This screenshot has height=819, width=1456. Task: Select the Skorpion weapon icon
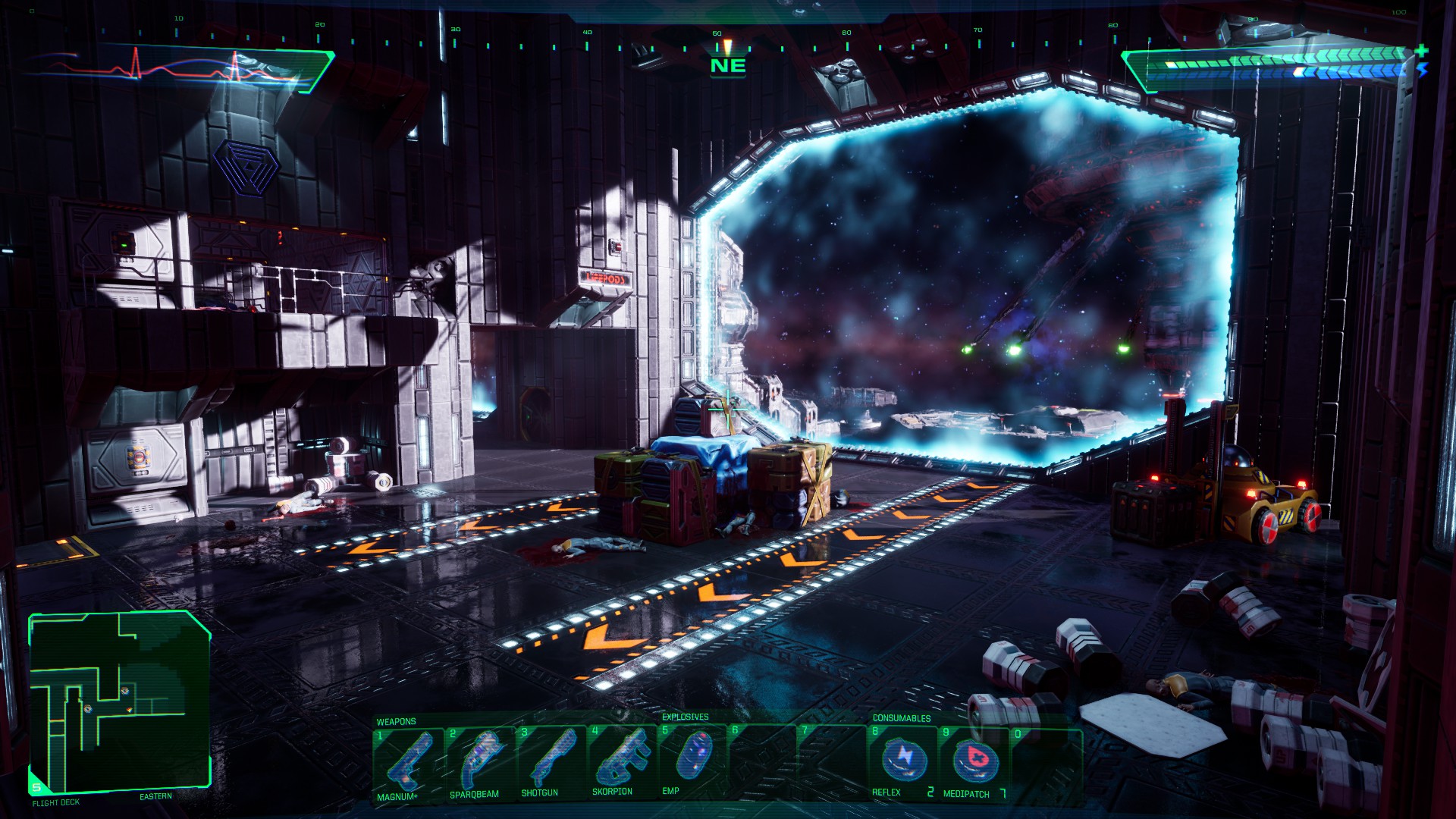625,758
